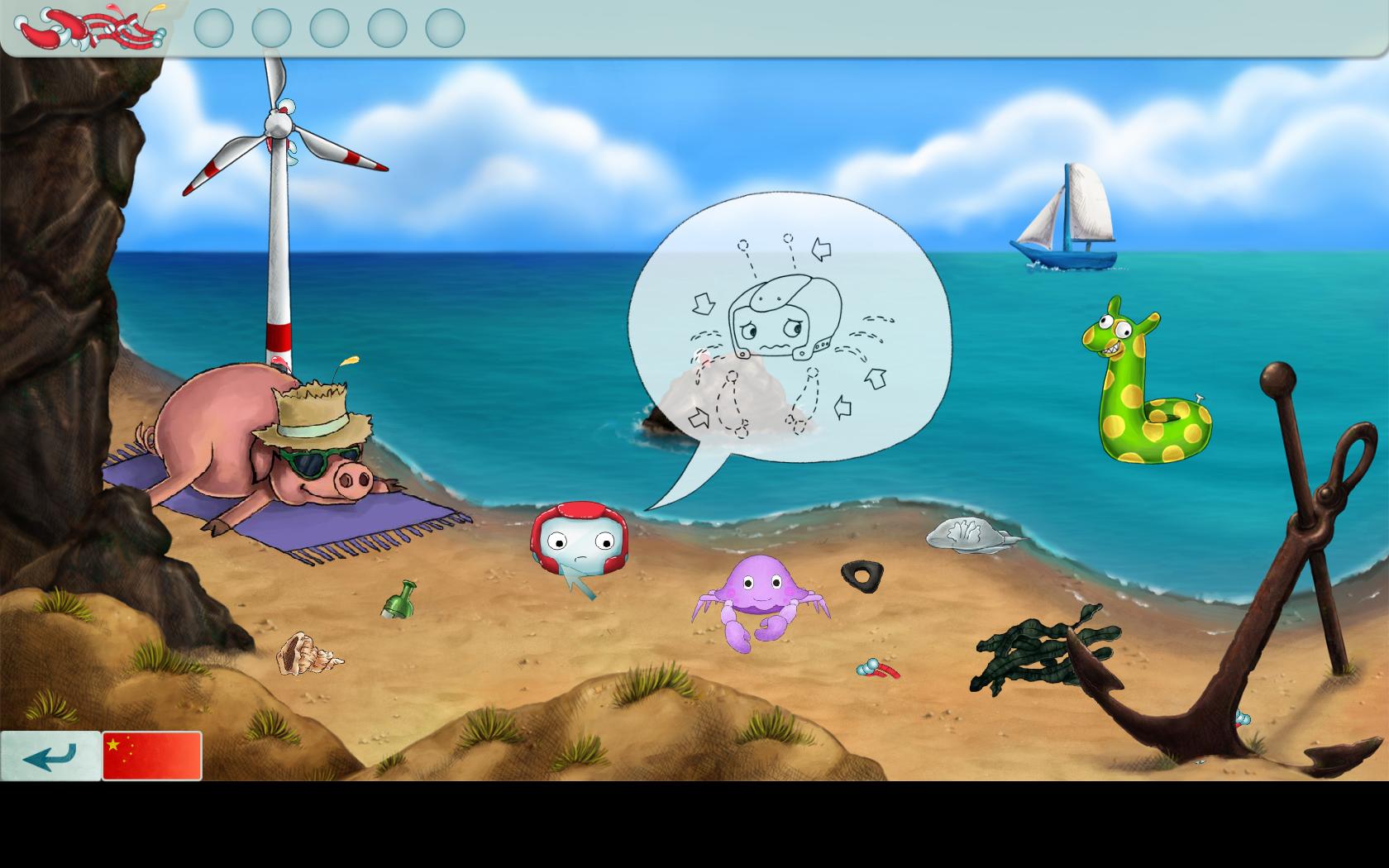Screen dimensions: 1389x868
Task: Click the back arrow button
Action: [50, 756]
